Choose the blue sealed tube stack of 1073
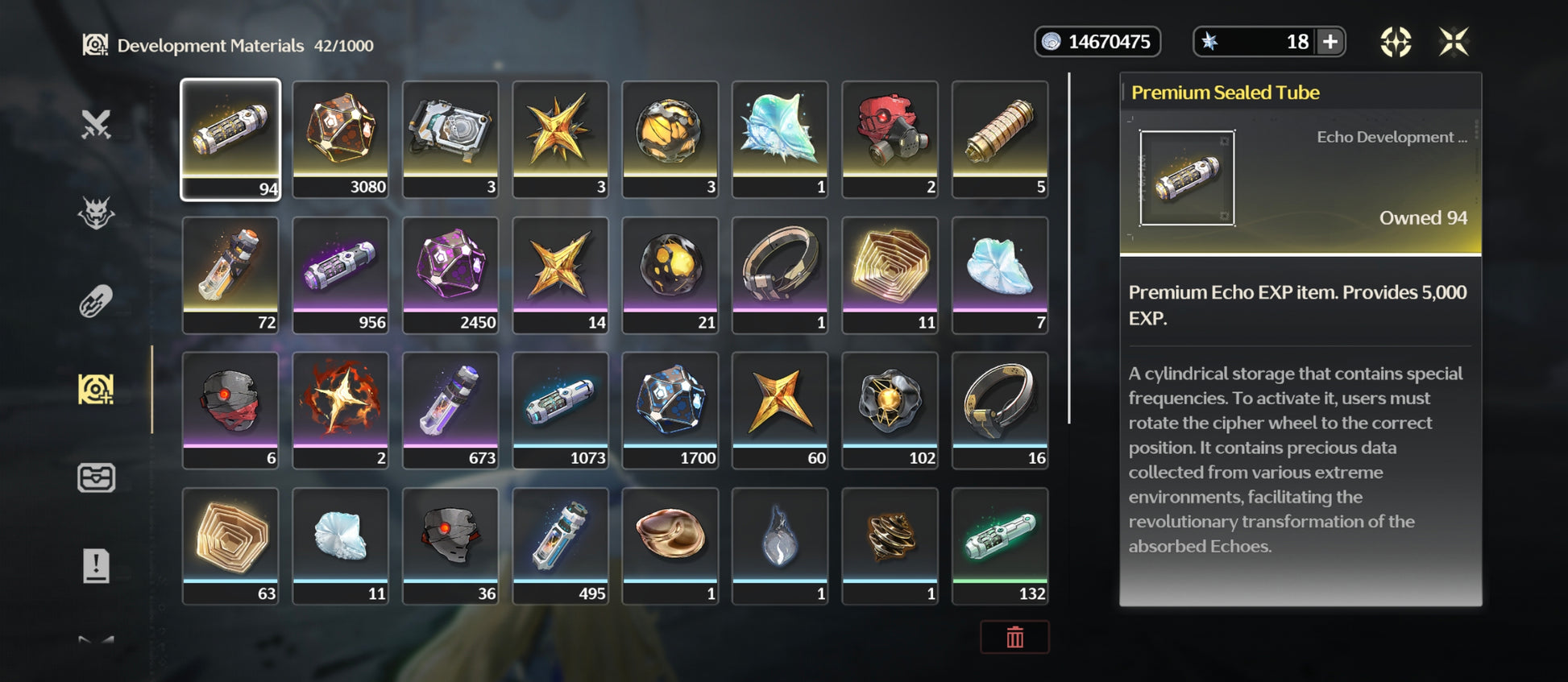This screenshot has width=1568, height=682. (560, 409)
